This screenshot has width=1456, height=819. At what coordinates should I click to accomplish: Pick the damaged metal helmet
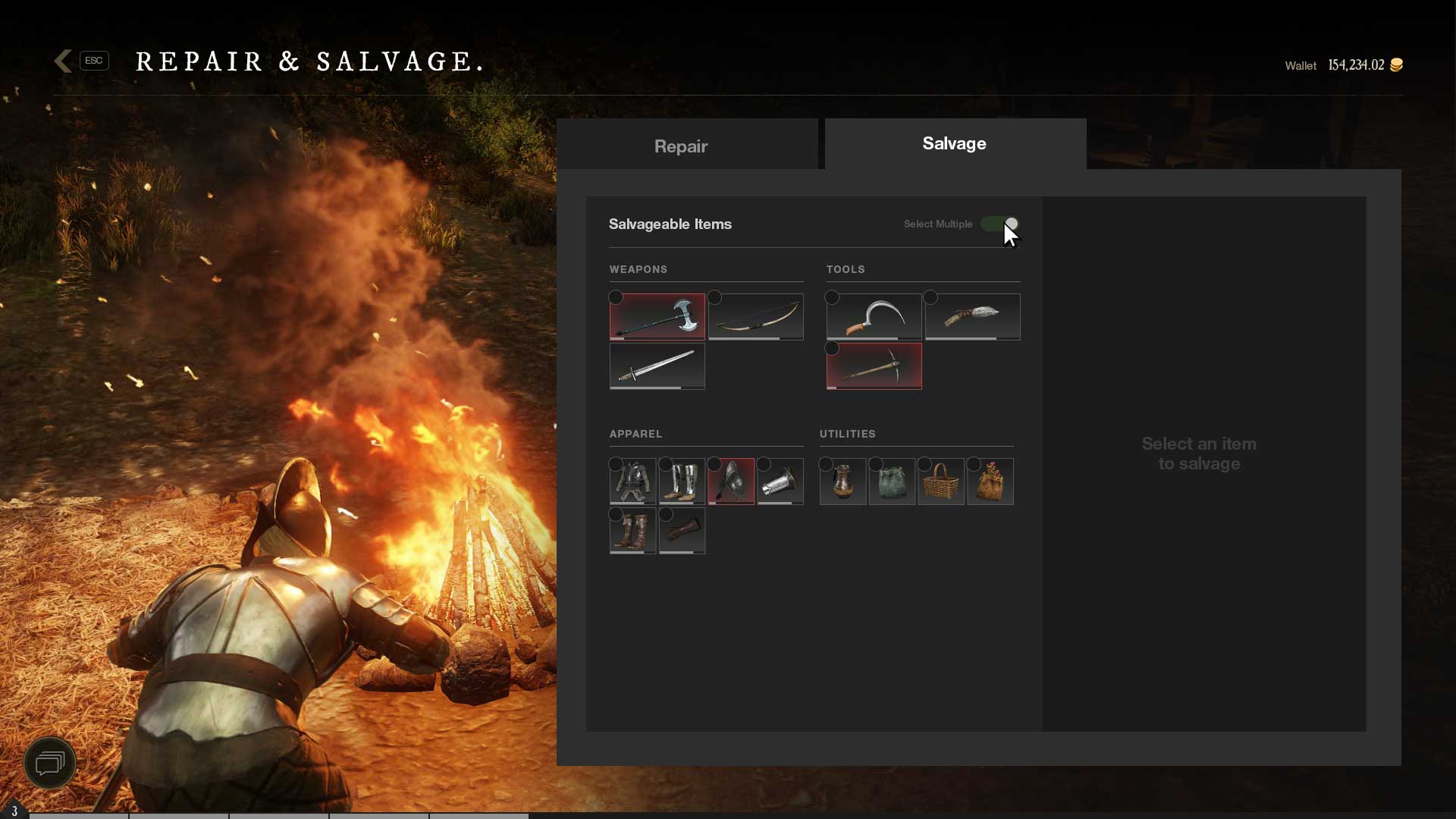731,482
